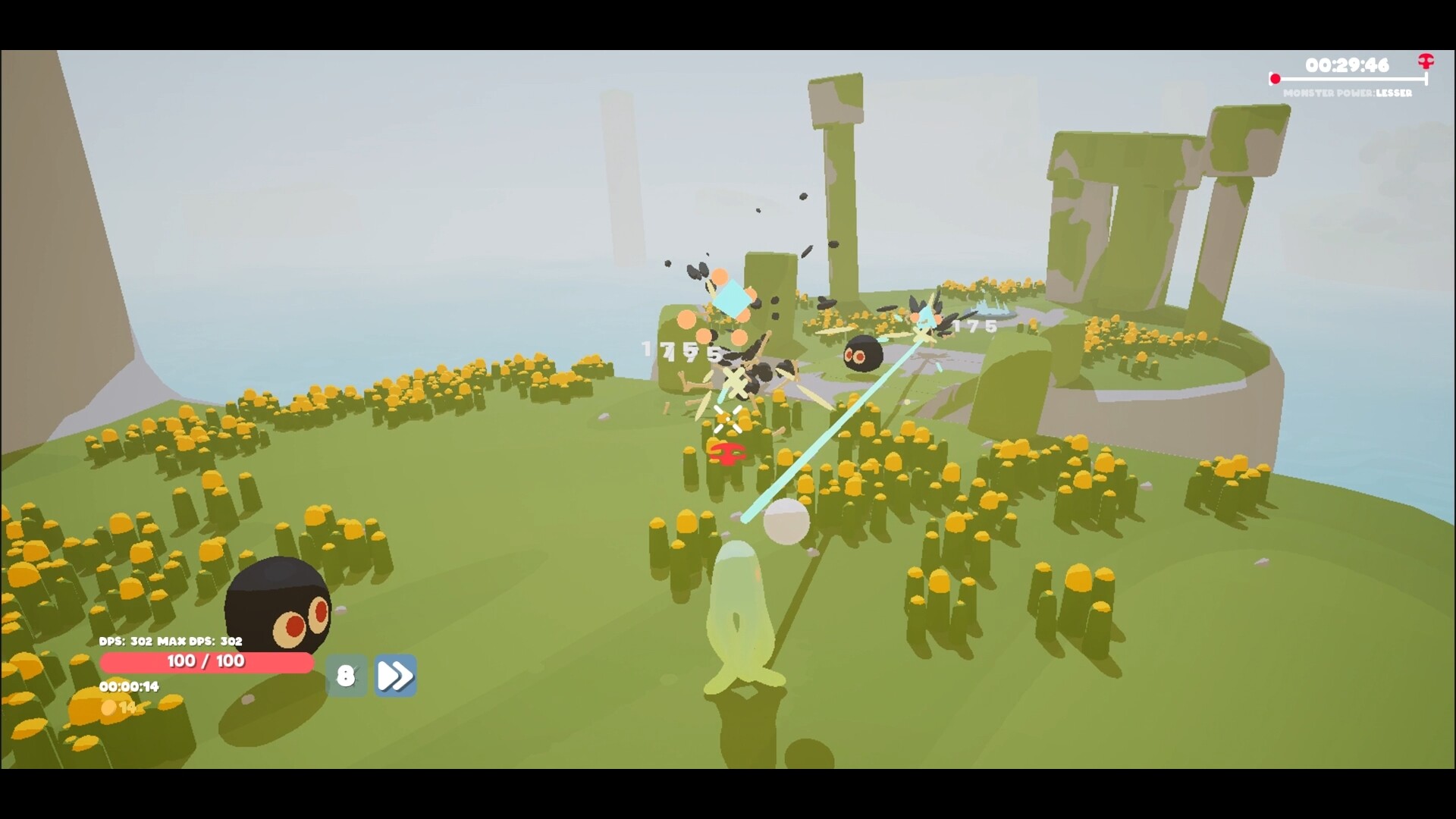Viewport: 1456px width, 819px height.
Task: Click the 100 / 100 health bar
Action: [206, 661]
